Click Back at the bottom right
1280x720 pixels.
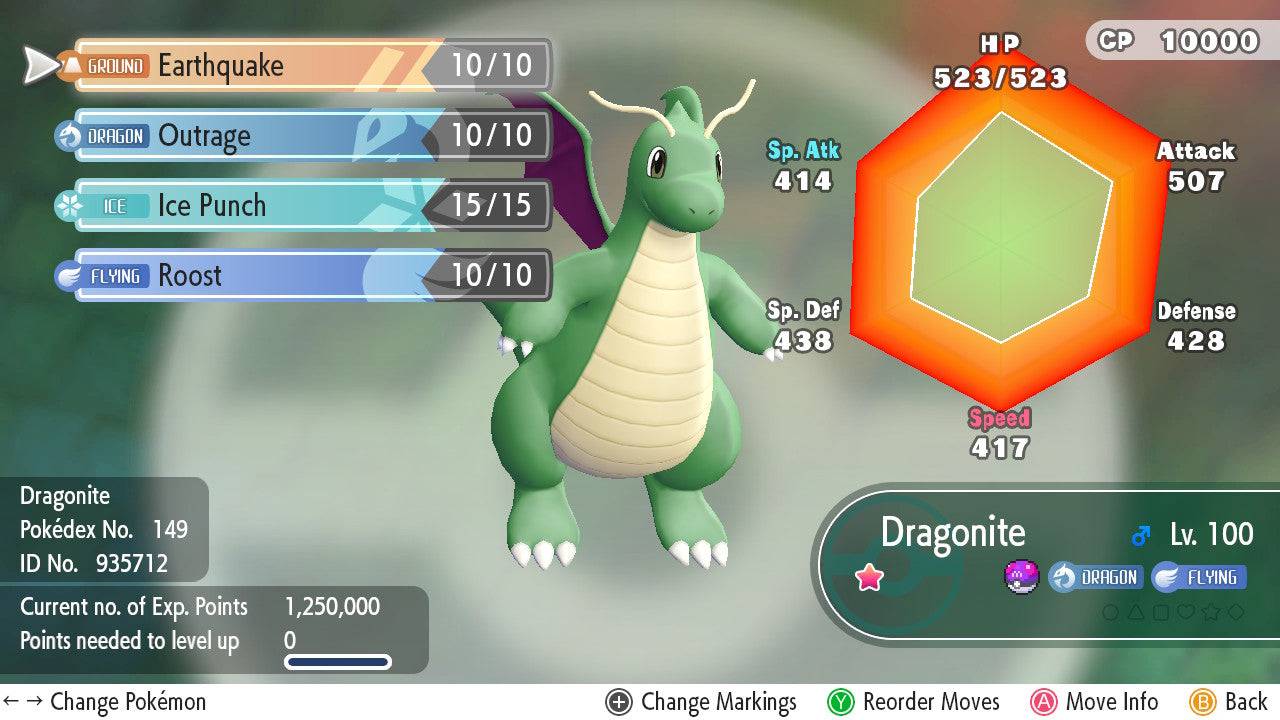click(x=1245, y=701)
